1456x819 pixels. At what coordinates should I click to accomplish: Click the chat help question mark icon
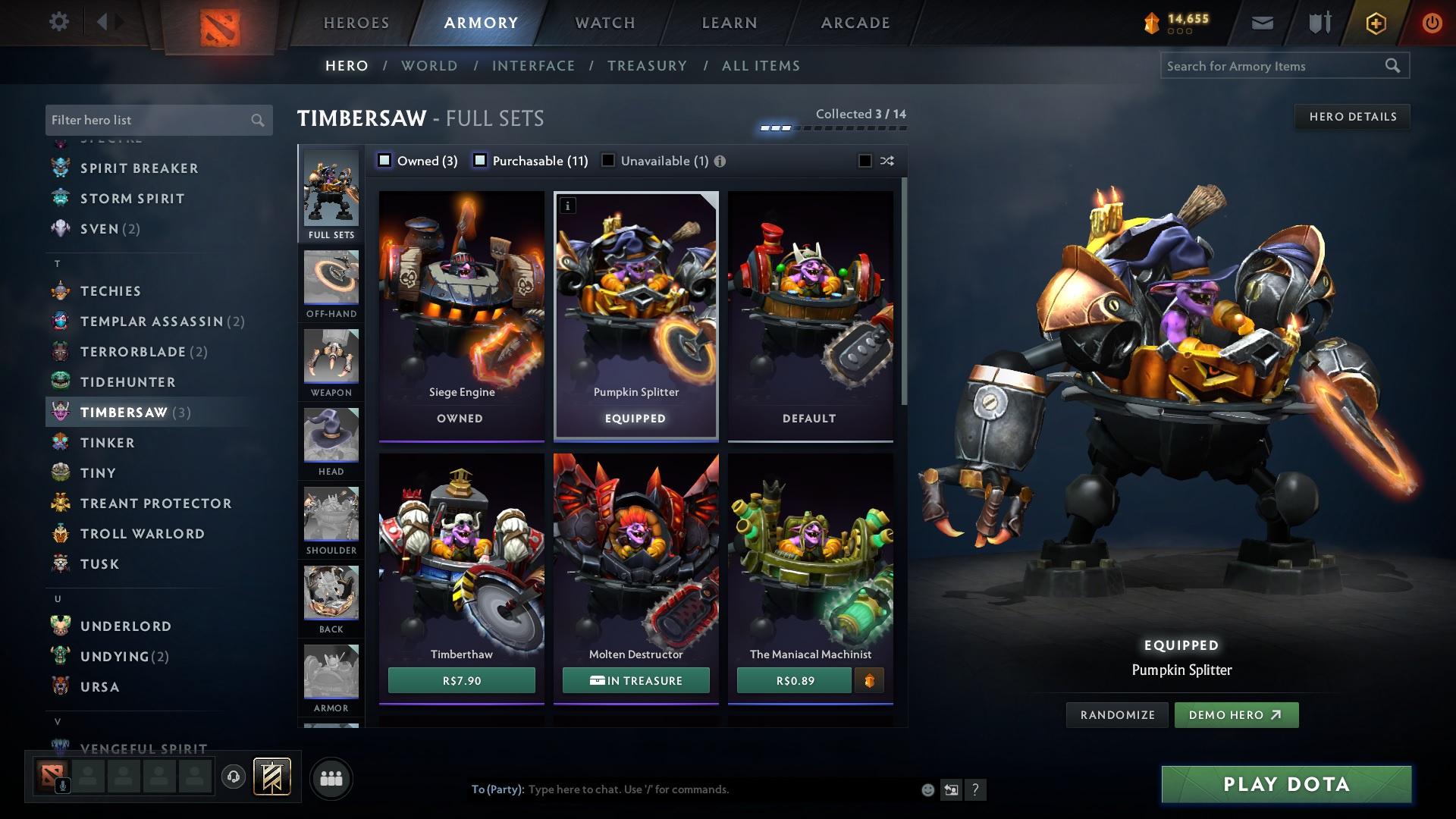click(x=975, y=789)
